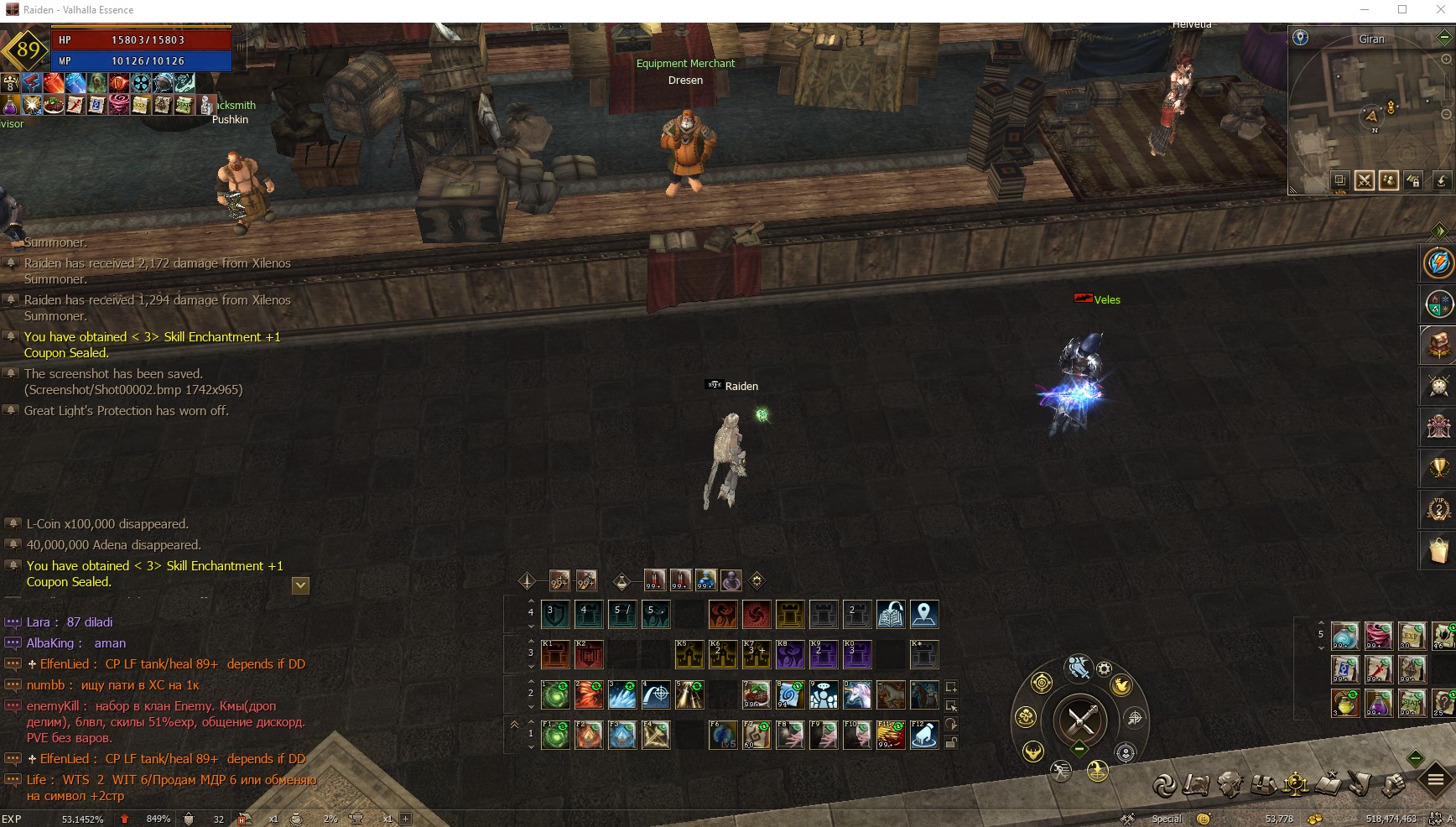Click the blue location pin on minimap

click(x=1300, y=38)
